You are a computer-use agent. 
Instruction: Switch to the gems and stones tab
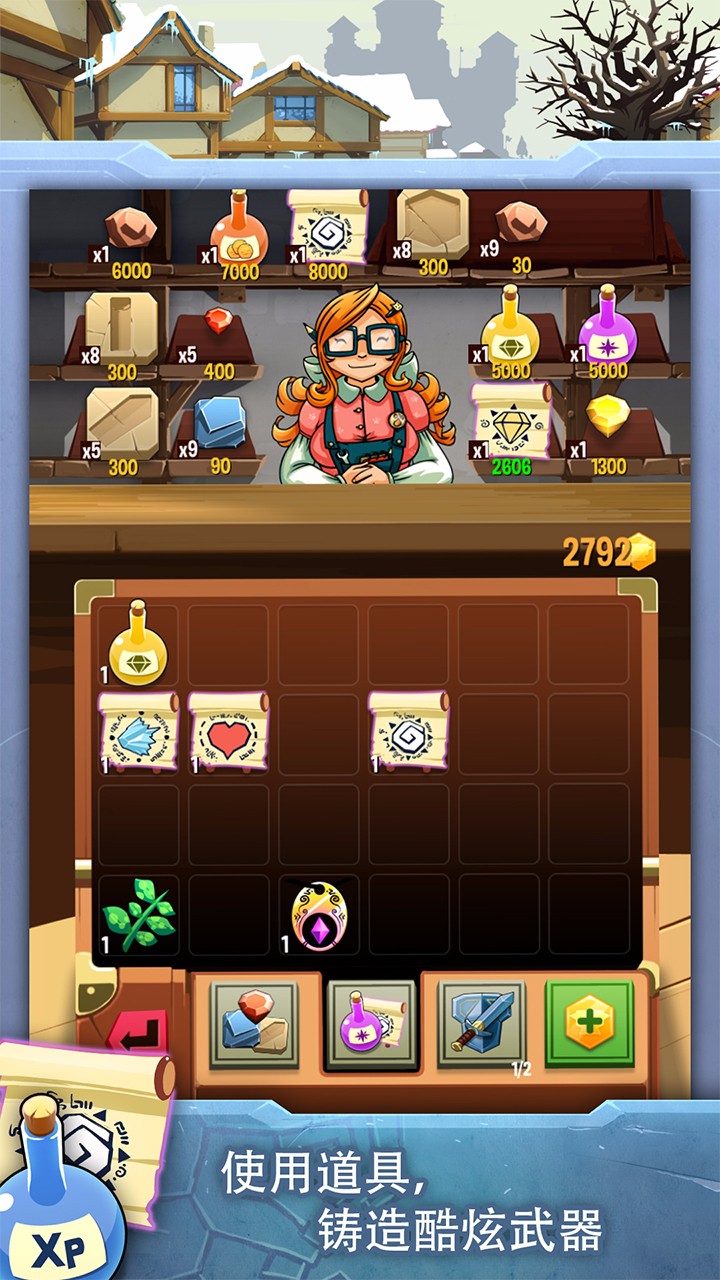(253, 1022)
